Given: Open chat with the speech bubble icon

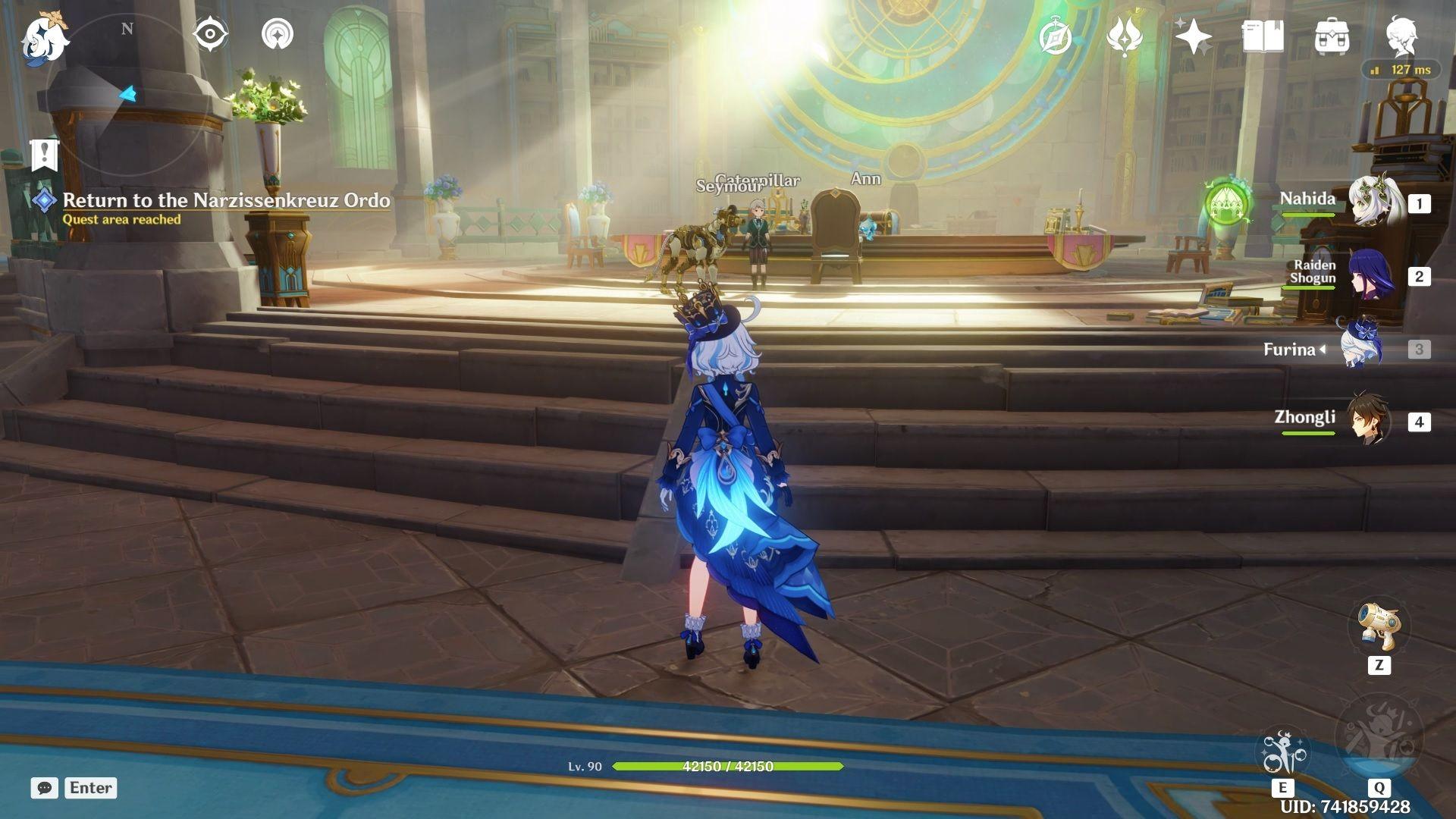Looking at the screenshot, I should [45, 789].
